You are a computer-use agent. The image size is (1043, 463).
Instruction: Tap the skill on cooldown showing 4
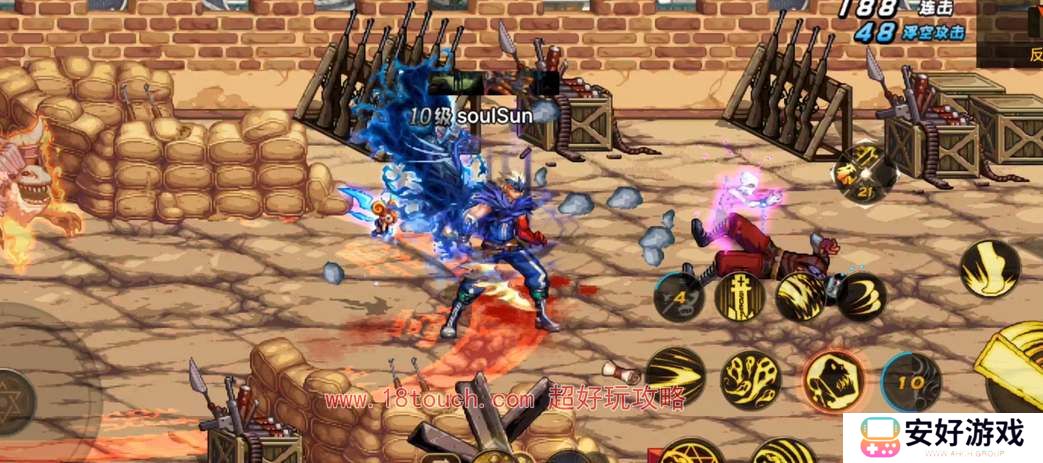click(678, 297)
